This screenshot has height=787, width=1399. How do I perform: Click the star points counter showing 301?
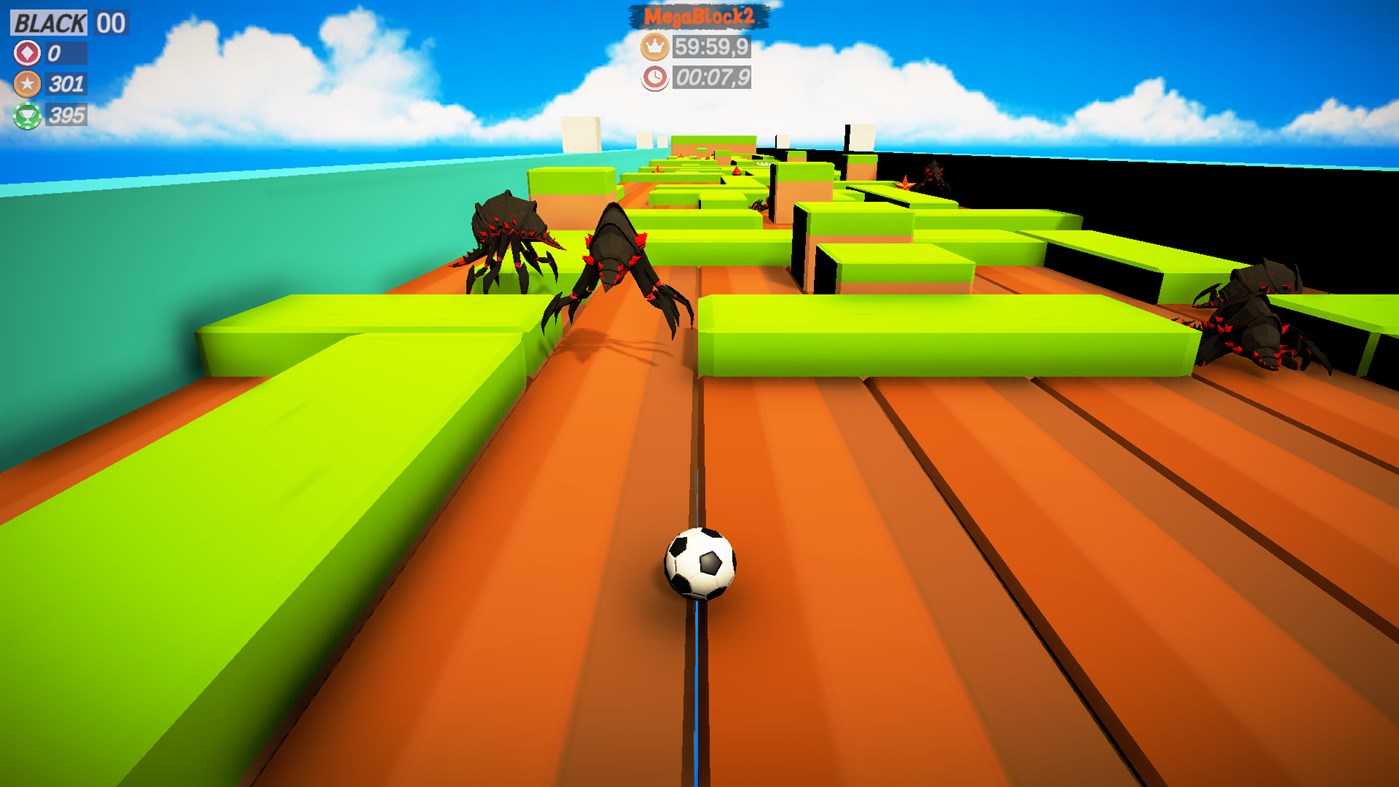[x=64, y=83]
